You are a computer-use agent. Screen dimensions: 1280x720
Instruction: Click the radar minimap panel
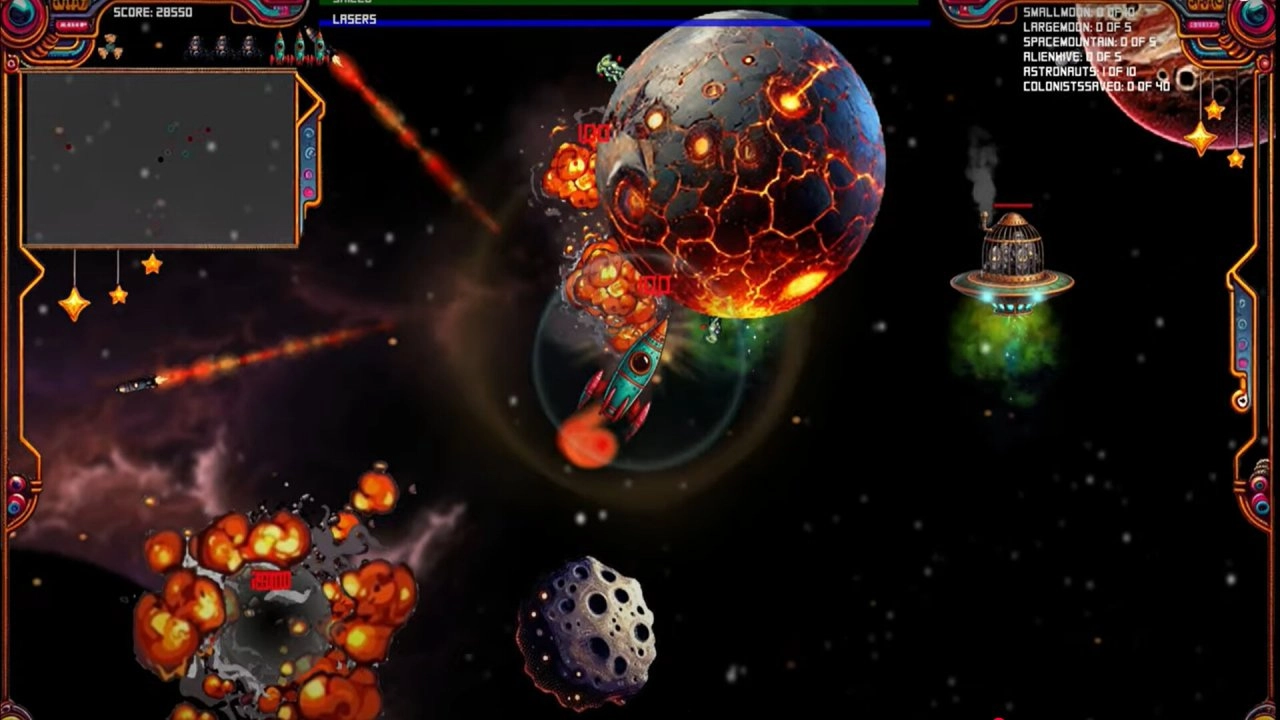160,157
